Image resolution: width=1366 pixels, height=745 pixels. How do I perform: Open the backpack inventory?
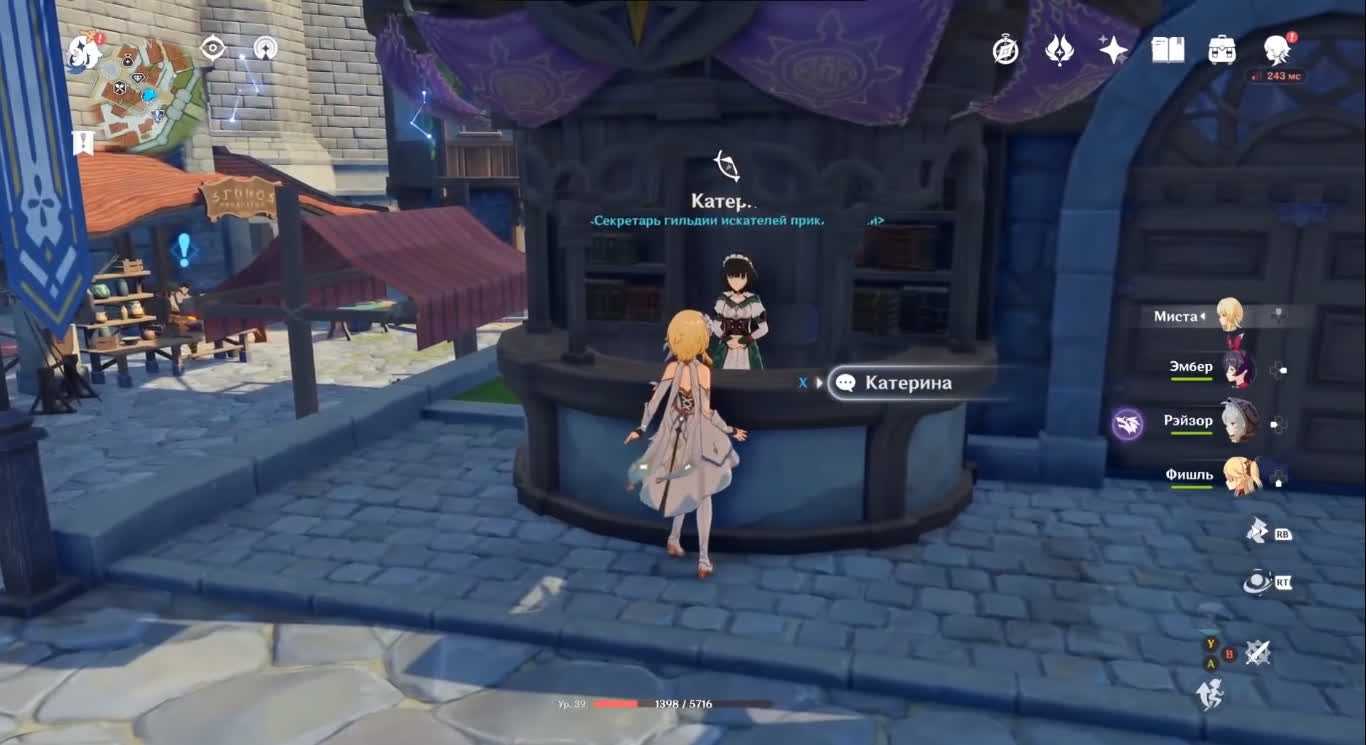pyautogui.click(x=1222, y=50)
